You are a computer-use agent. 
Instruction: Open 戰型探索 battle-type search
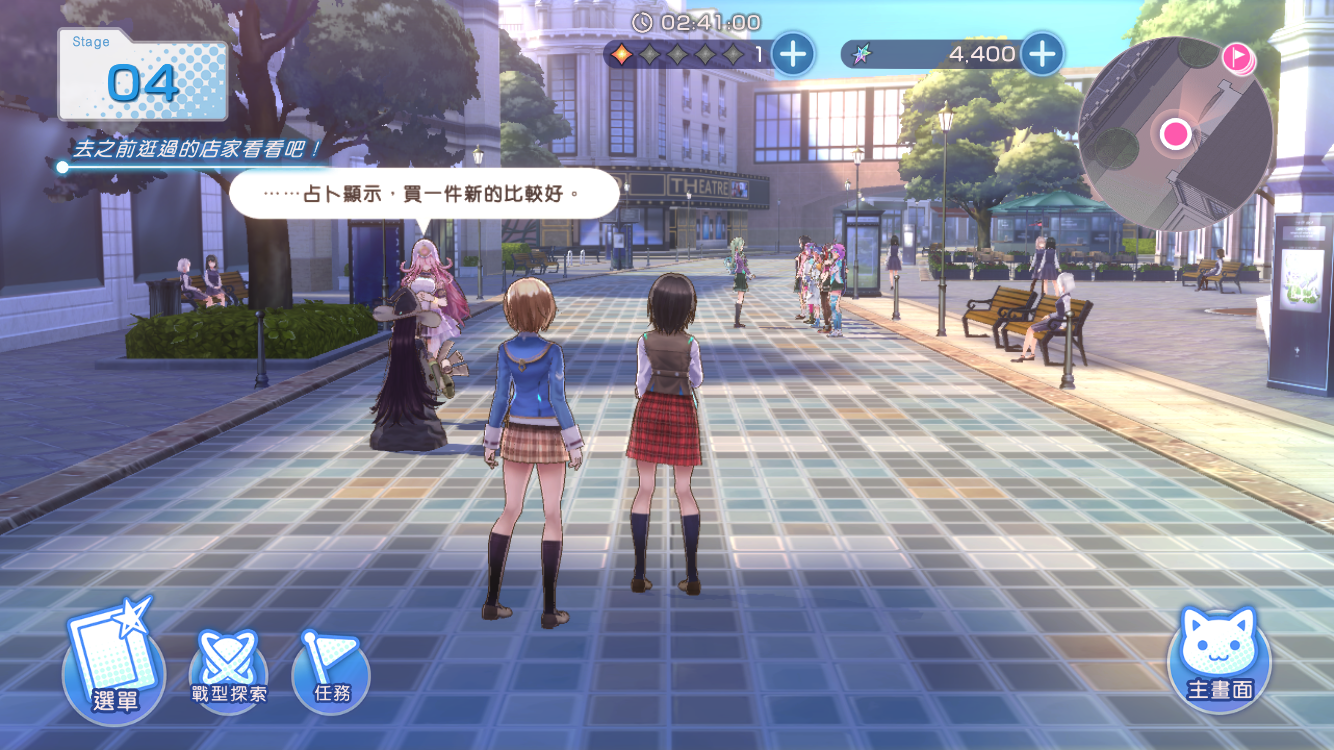tap(229, 670)
